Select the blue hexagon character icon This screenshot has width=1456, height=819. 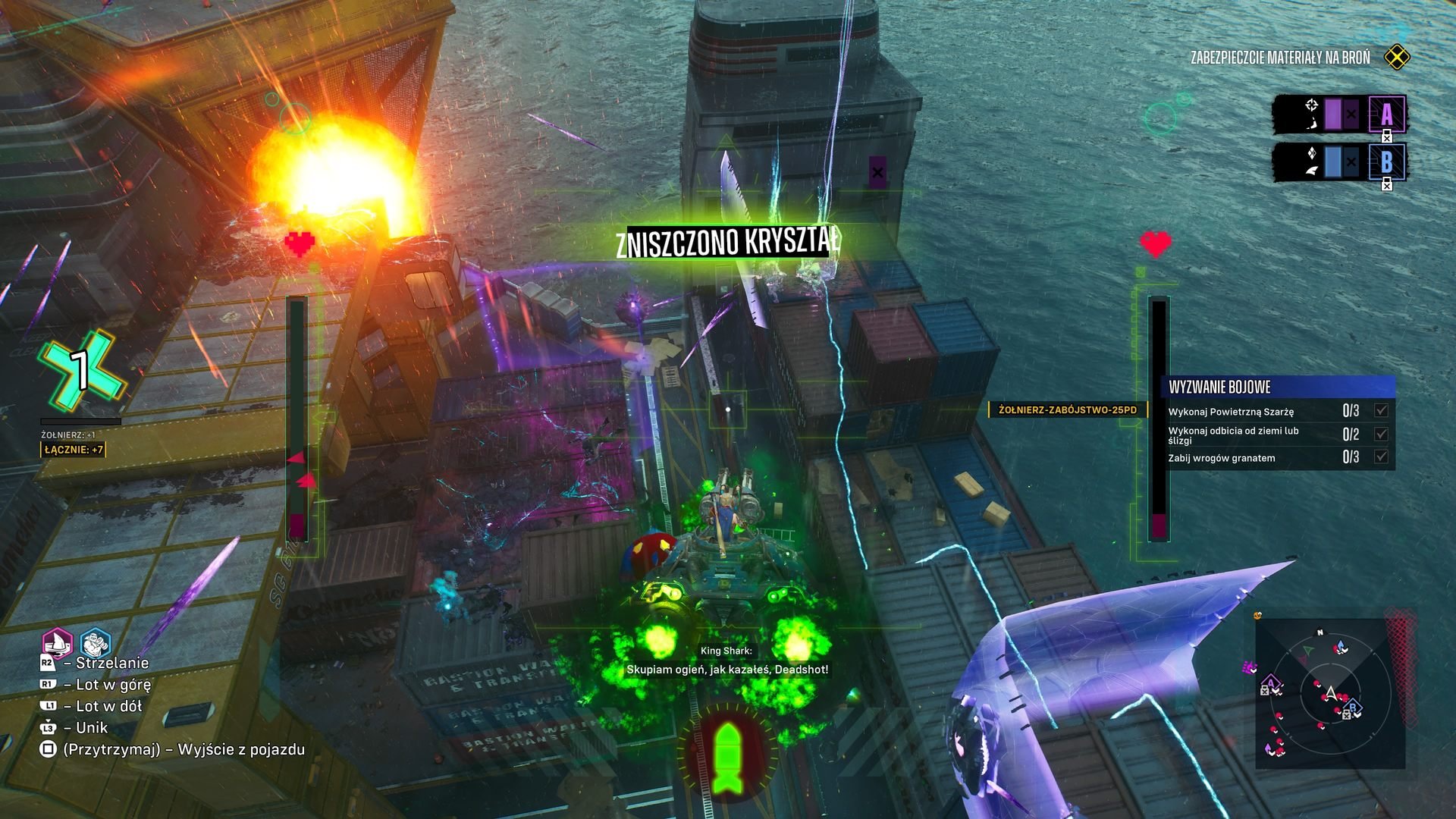coord(95,644)
